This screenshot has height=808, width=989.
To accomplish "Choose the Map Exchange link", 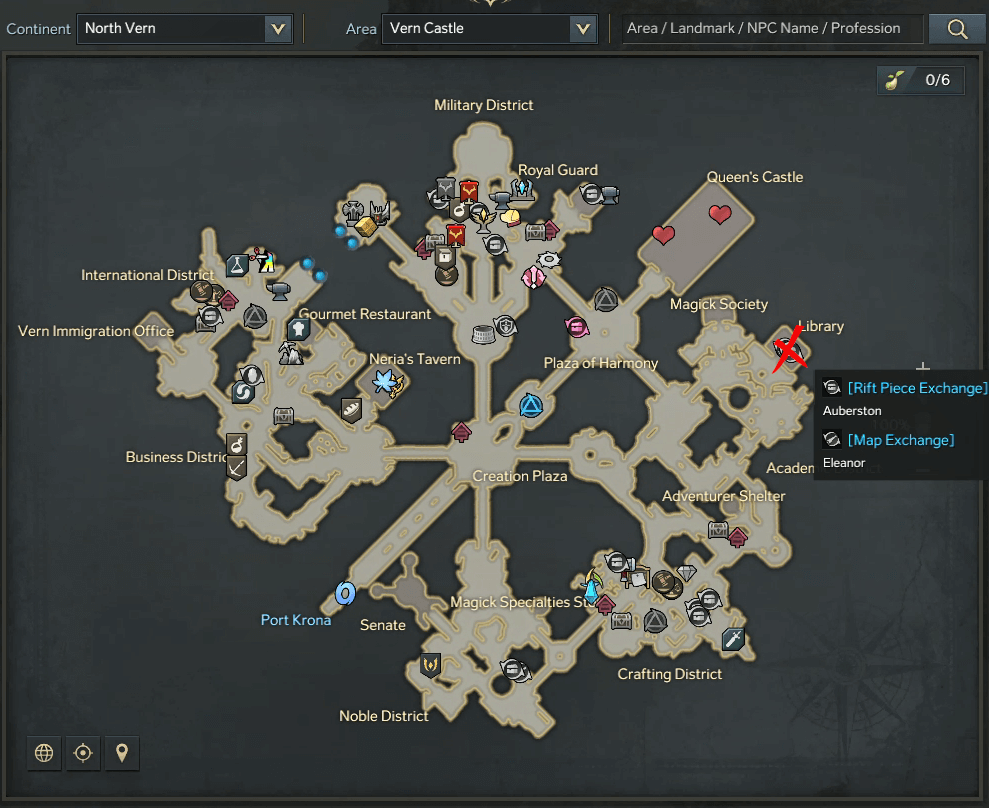I will pos(900,440).
